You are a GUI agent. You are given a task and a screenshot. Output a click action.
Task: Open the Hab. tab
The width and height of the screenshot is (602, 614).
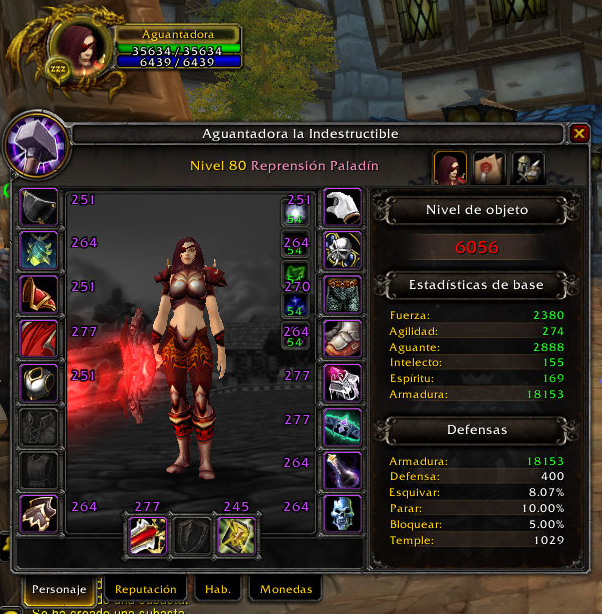218,589
